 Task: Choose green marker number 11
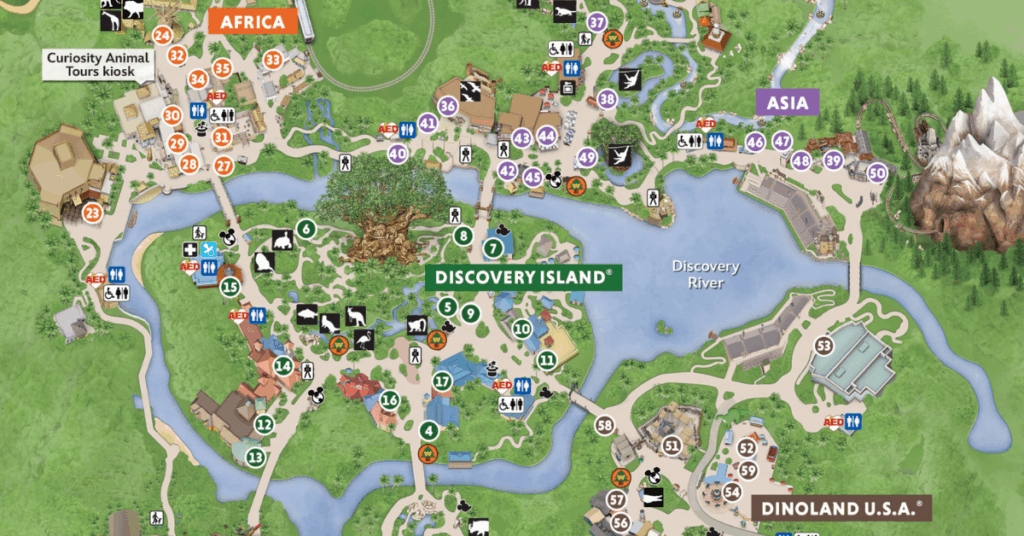click(x=546, y=360)
